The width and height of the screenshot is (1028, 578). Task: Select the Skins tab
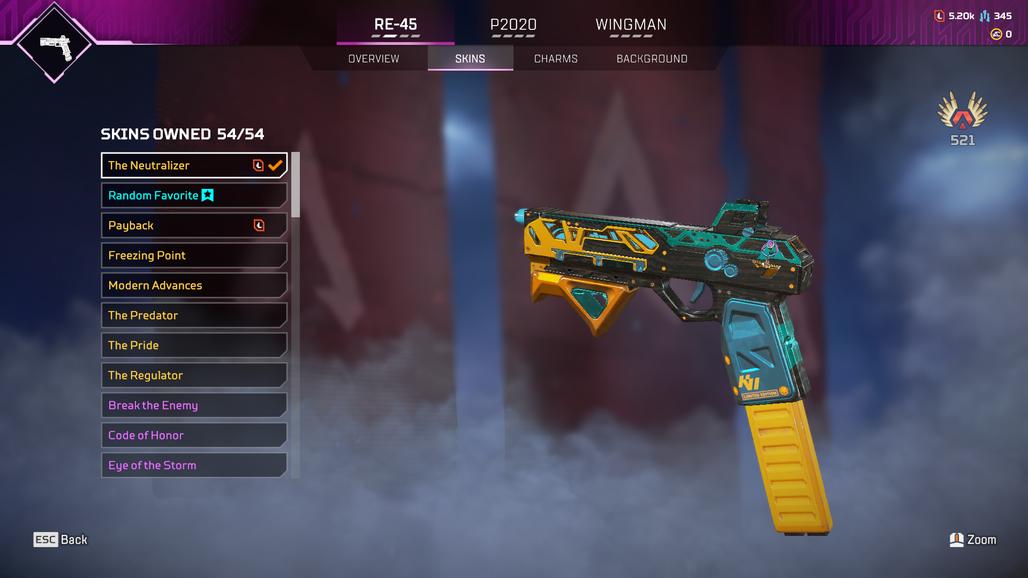pyautogui.click(x=470, y=59)
